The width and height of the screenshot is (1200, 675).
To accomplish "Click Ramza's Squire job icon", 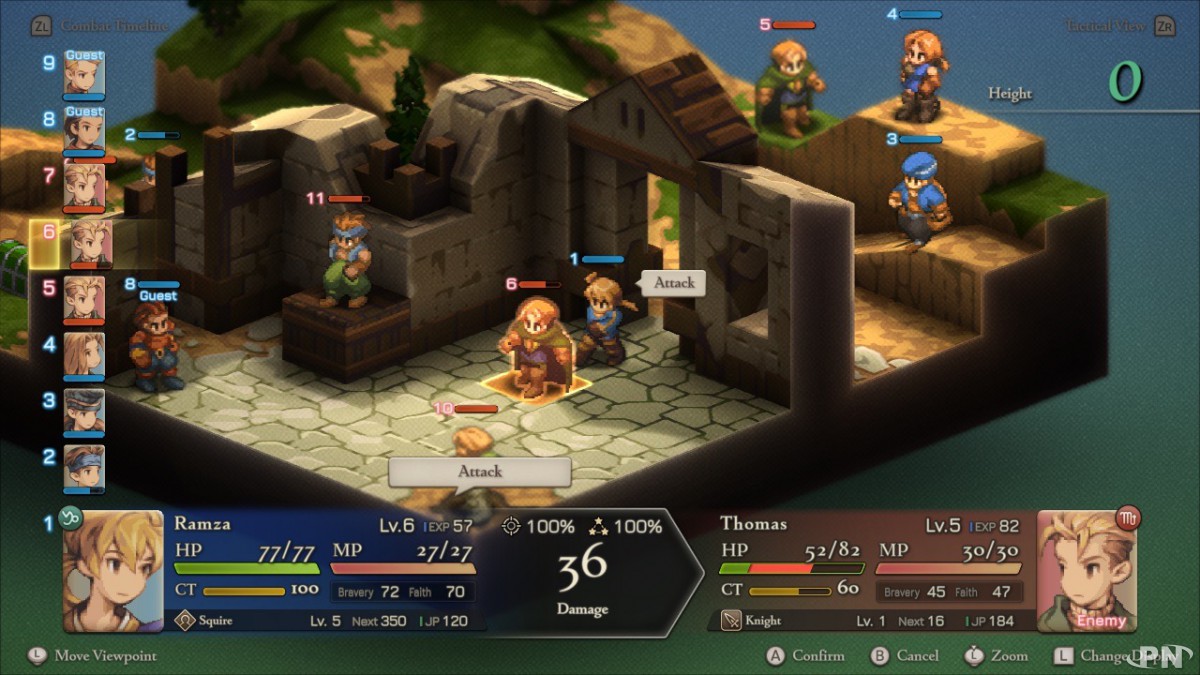I will pyautogui.click(x=184, y=621).
